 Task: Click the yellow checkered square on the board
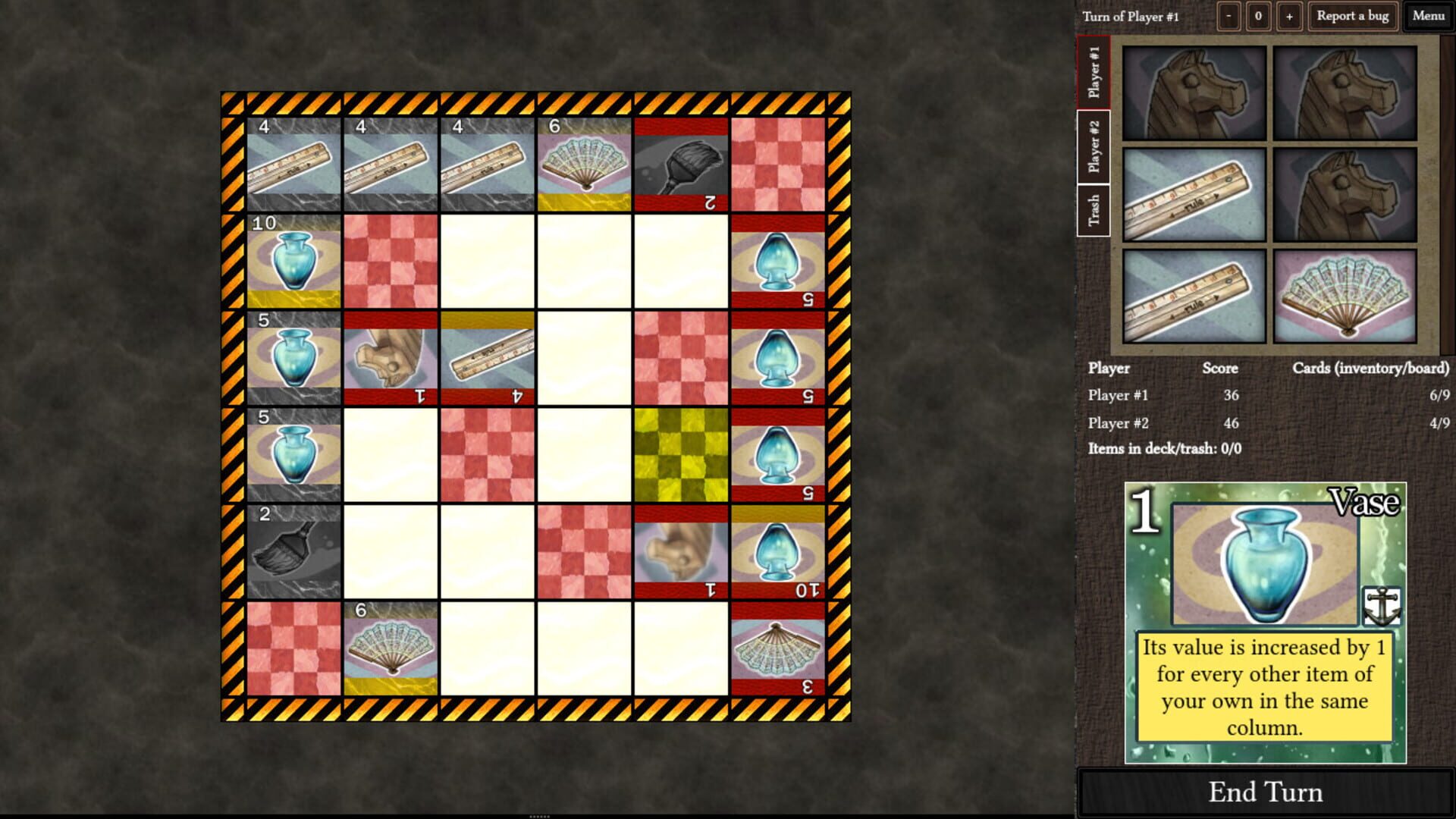(x=680, y=455)
